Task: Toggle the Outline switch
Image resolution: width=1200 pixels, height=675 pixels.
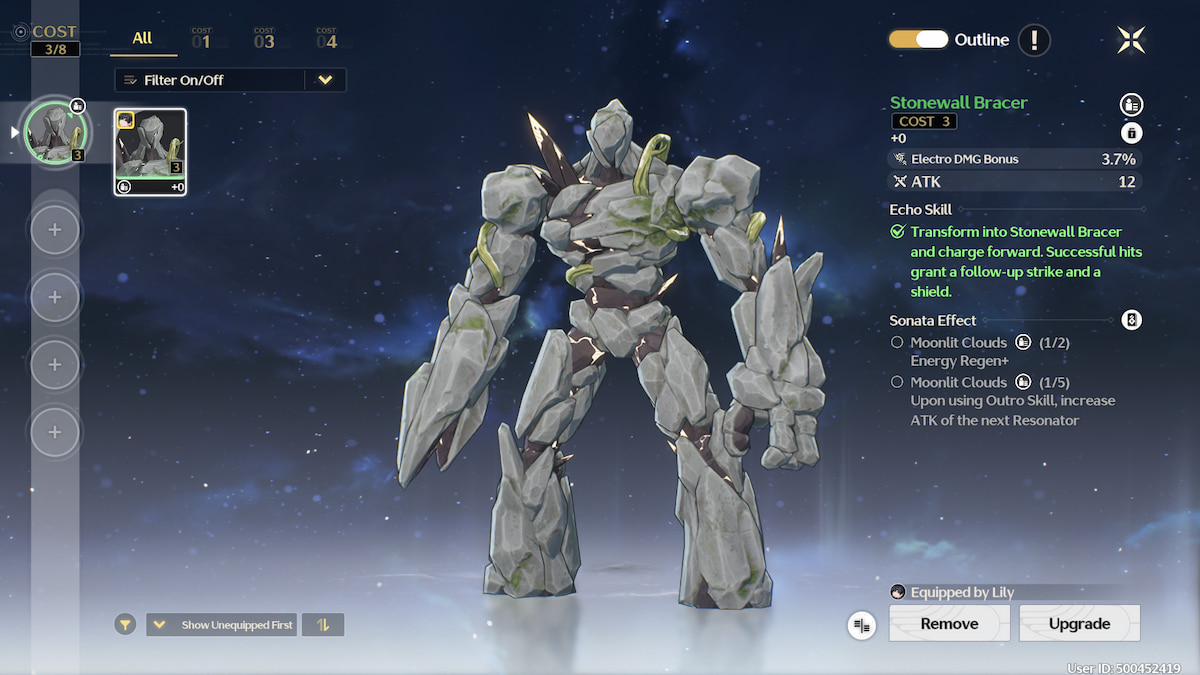Action: click(918, 40)
